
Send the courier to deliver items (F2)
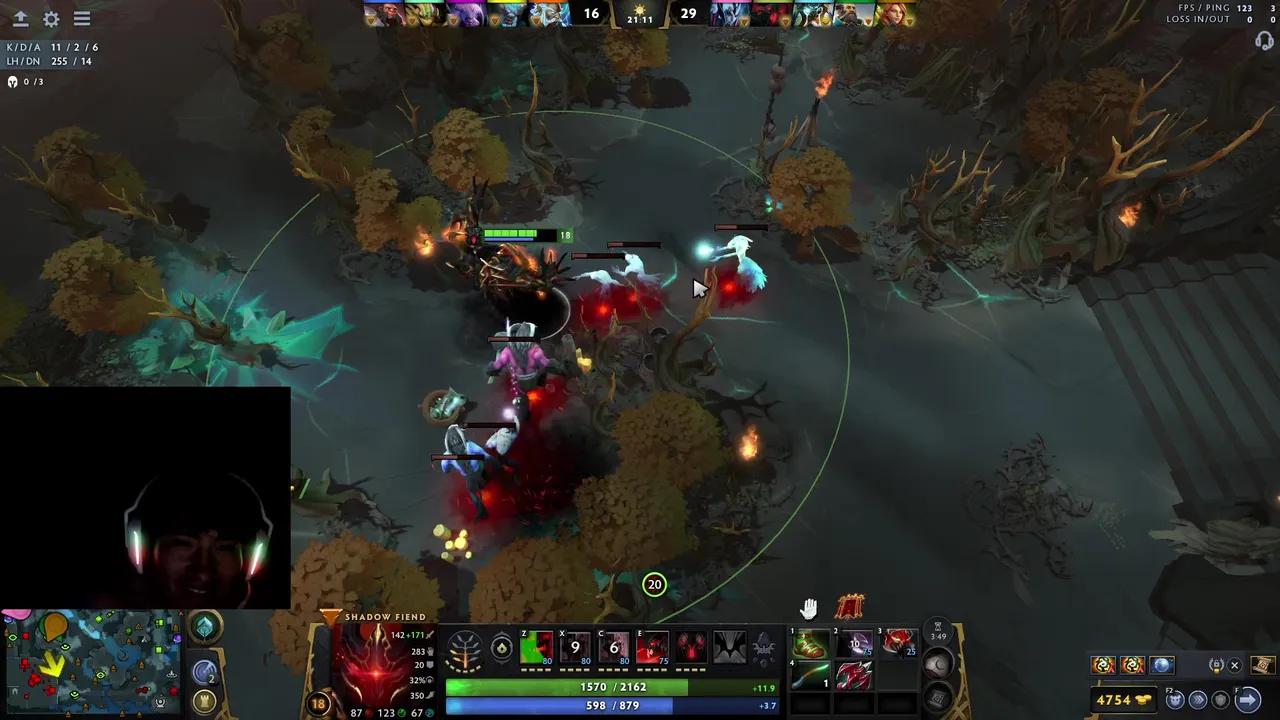click(1174, 700)
